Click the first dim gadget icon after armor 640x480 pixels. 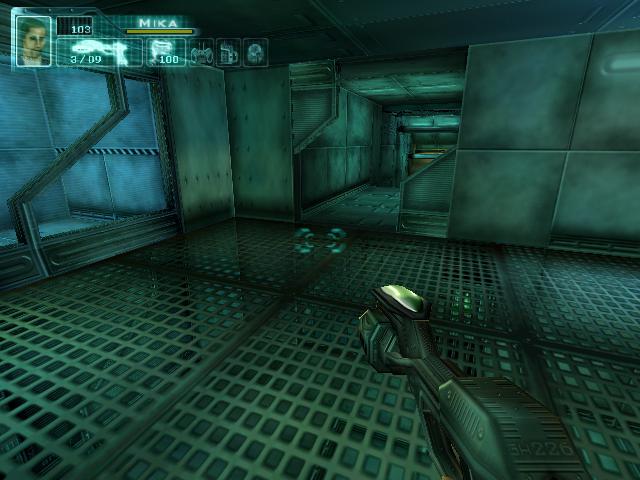pos(201,52)
